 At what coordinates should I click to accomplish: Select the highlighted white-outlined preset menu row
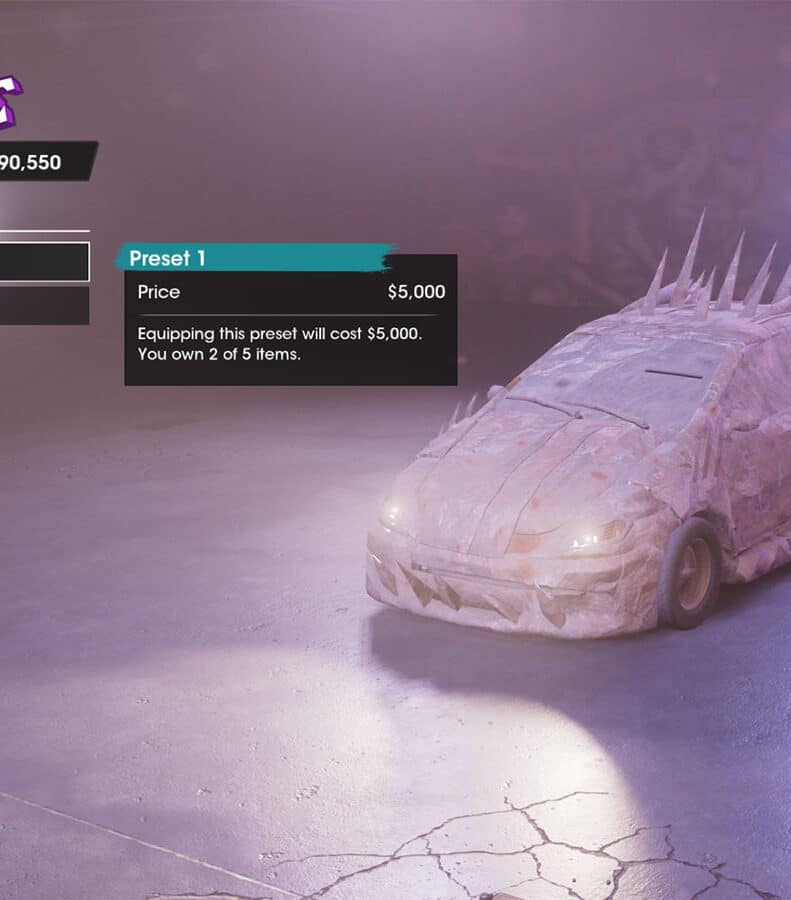(x=44, y=262)
